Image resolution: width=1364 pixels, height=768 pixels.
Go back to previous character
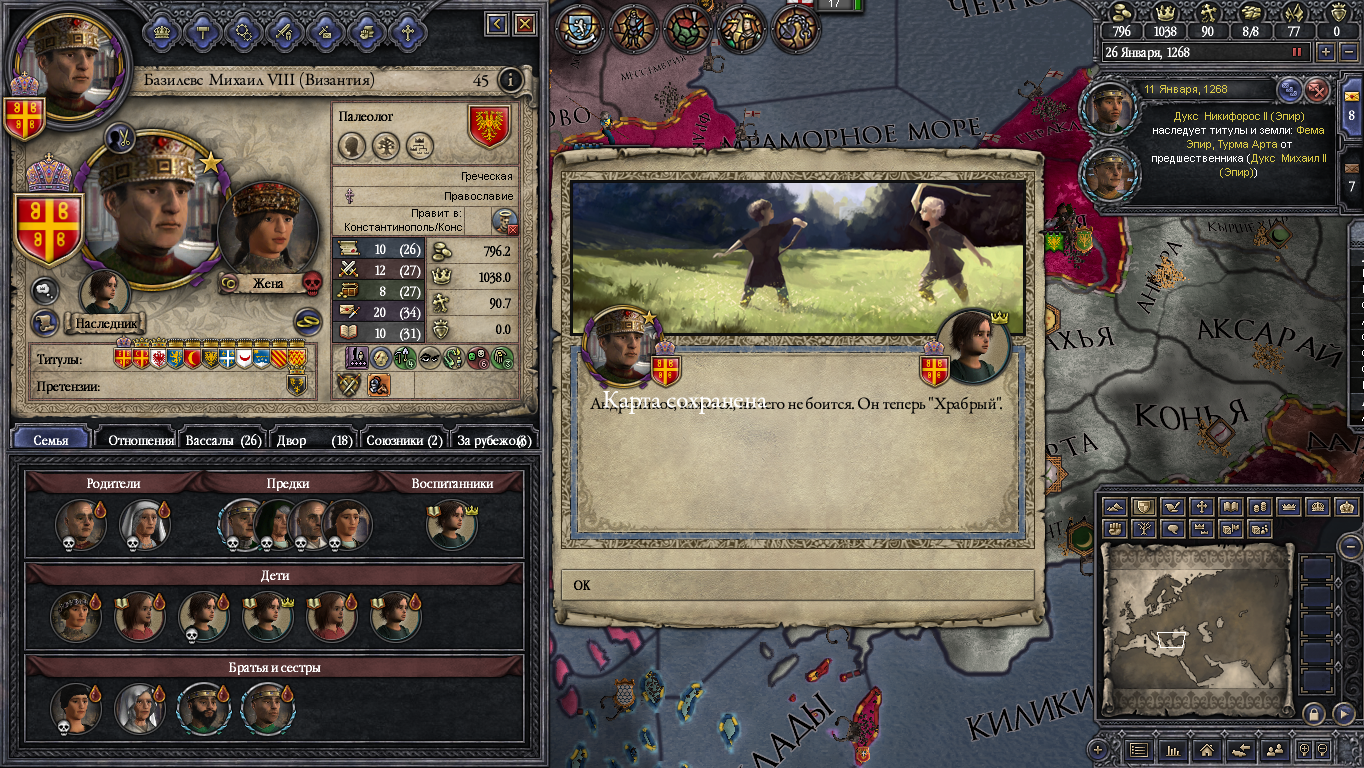497,23
